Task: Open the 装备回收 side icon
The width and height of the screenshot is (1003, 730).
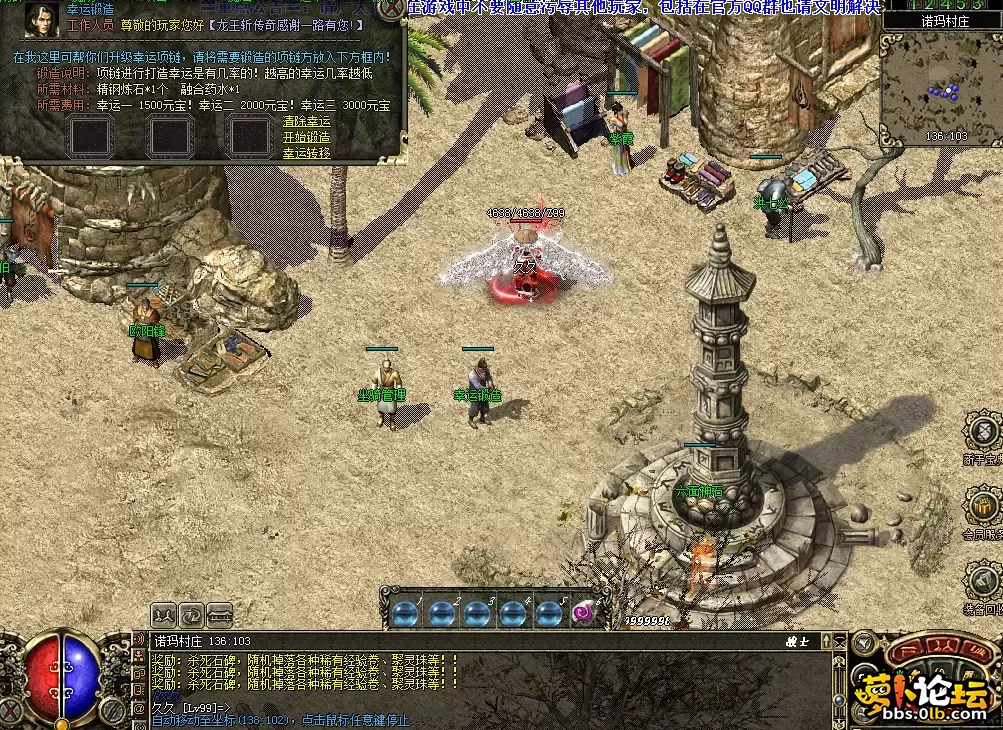Action: coord(984,580)
